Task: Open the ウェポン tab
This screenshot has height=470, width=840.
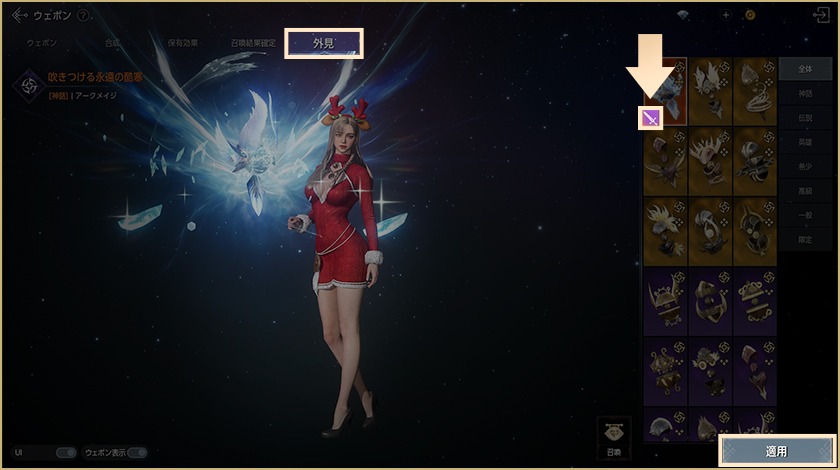Action: click(x=42, y=43)
